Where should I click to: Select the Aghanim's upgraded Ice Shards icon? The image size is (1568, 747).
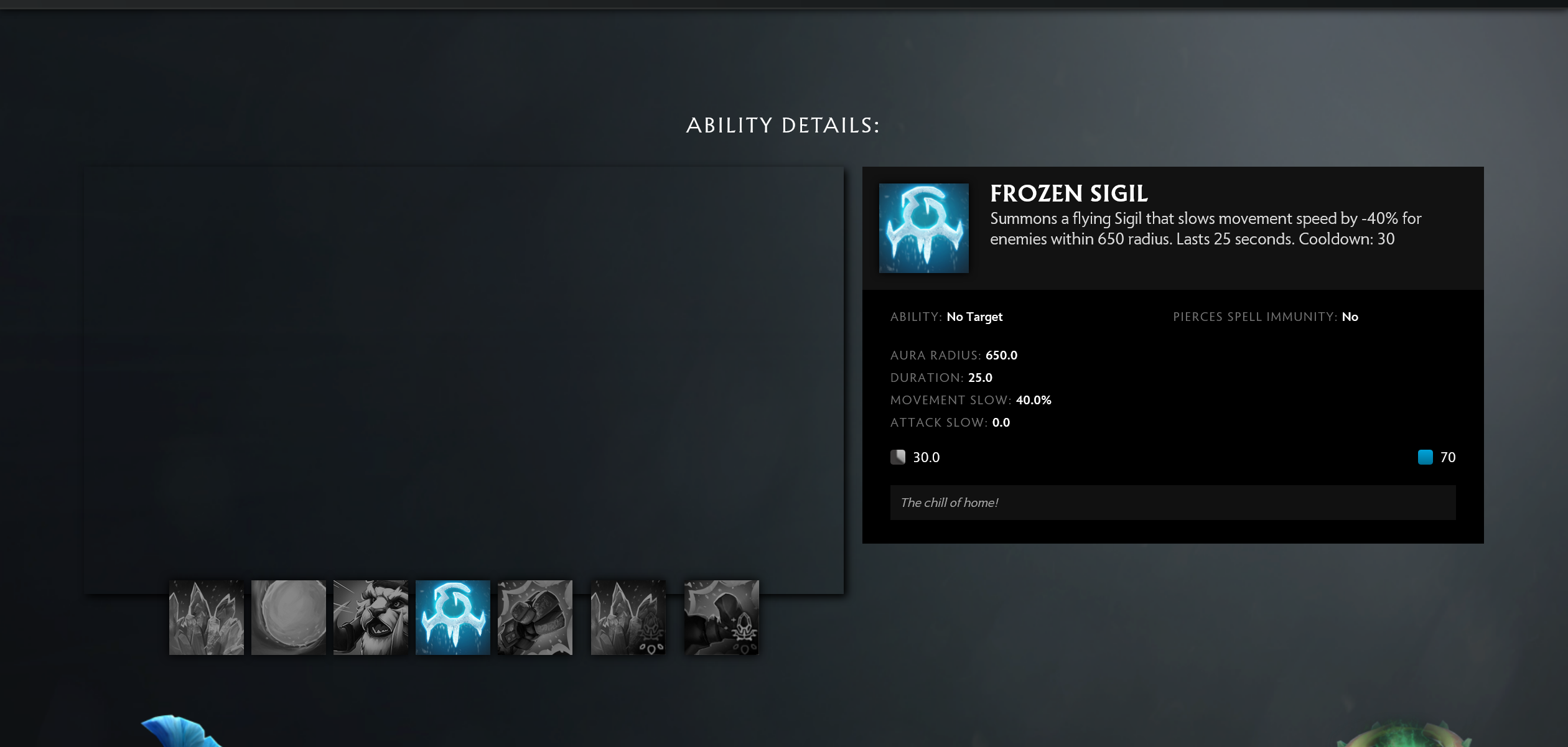(x=628, y=617)
